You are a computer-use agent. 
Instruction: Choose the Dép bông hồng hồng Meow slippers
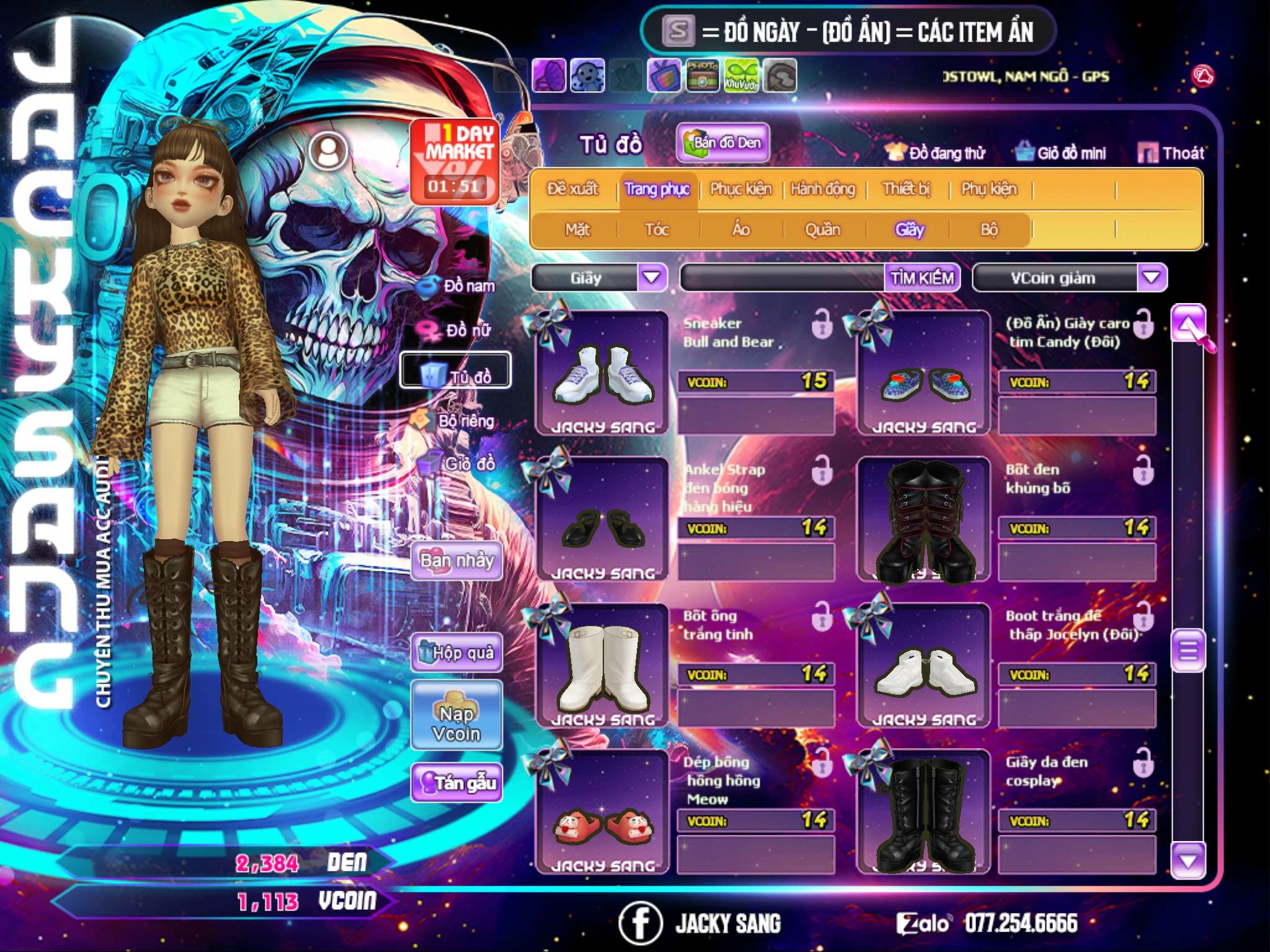[x=602, y=812]
